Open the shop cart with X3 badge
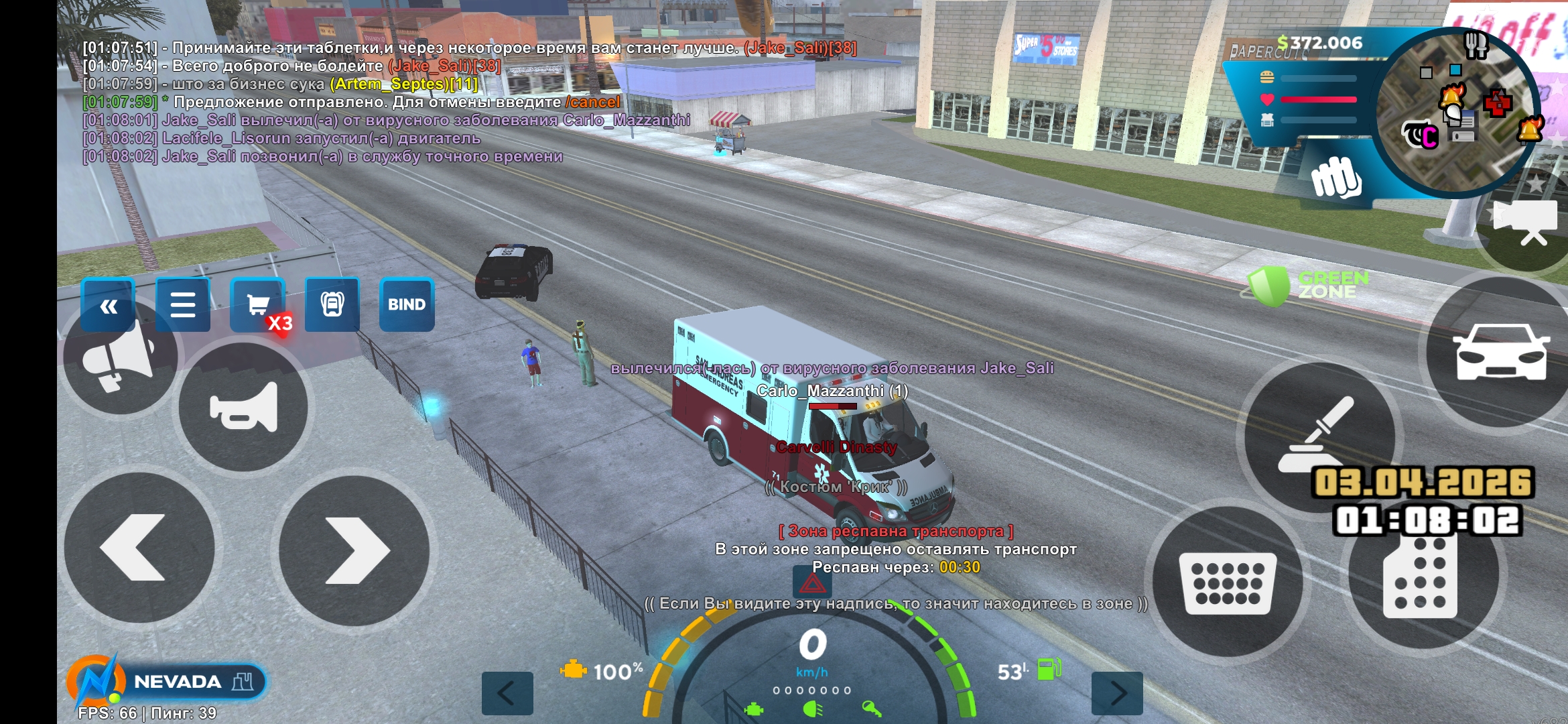This screenshot has width=1568, height=724. pos(258,306)
